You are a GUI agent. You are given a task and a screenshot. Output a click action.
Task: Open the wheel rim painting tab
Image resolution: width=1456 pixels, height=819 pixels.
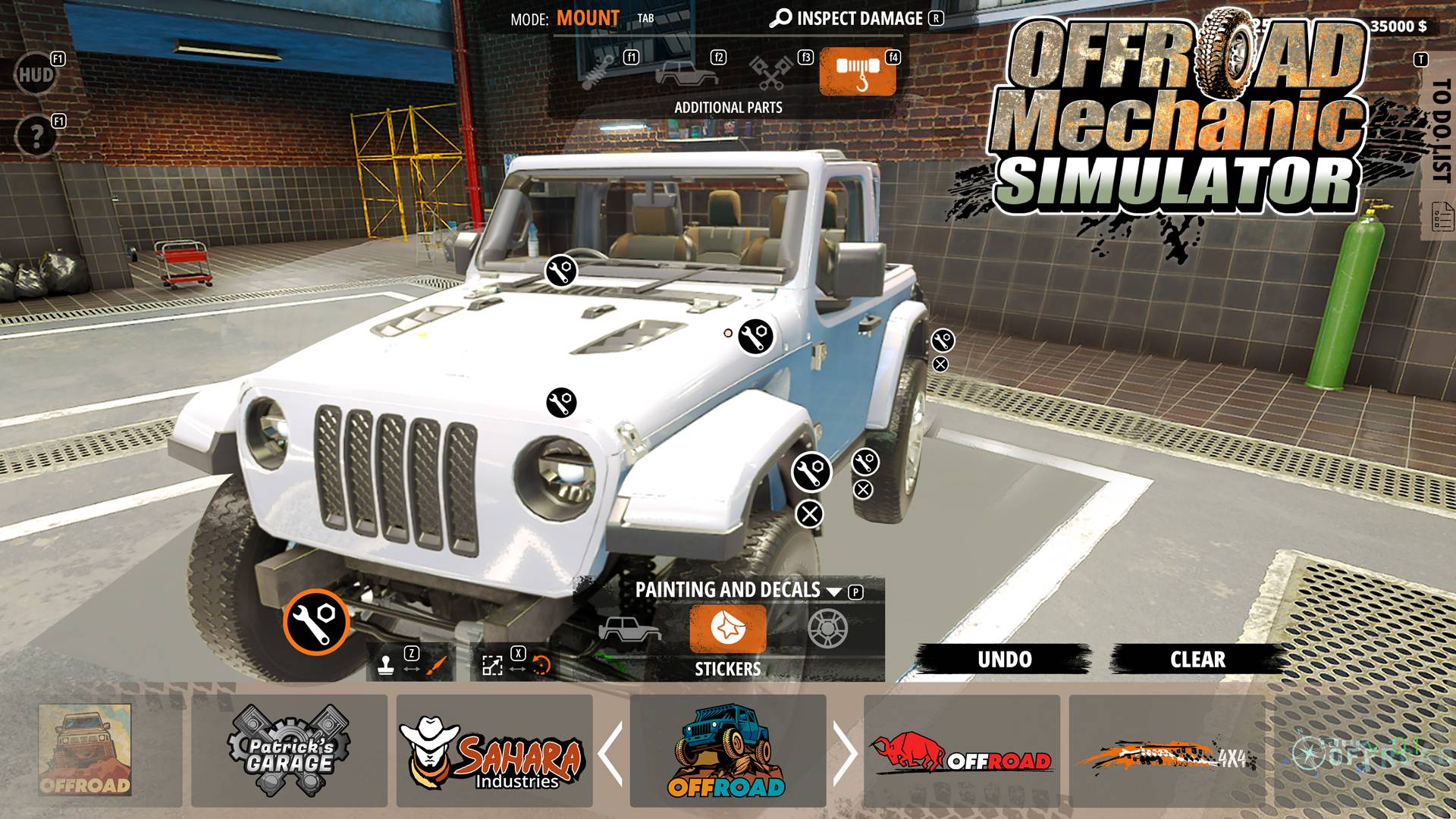tap(827, 629)
